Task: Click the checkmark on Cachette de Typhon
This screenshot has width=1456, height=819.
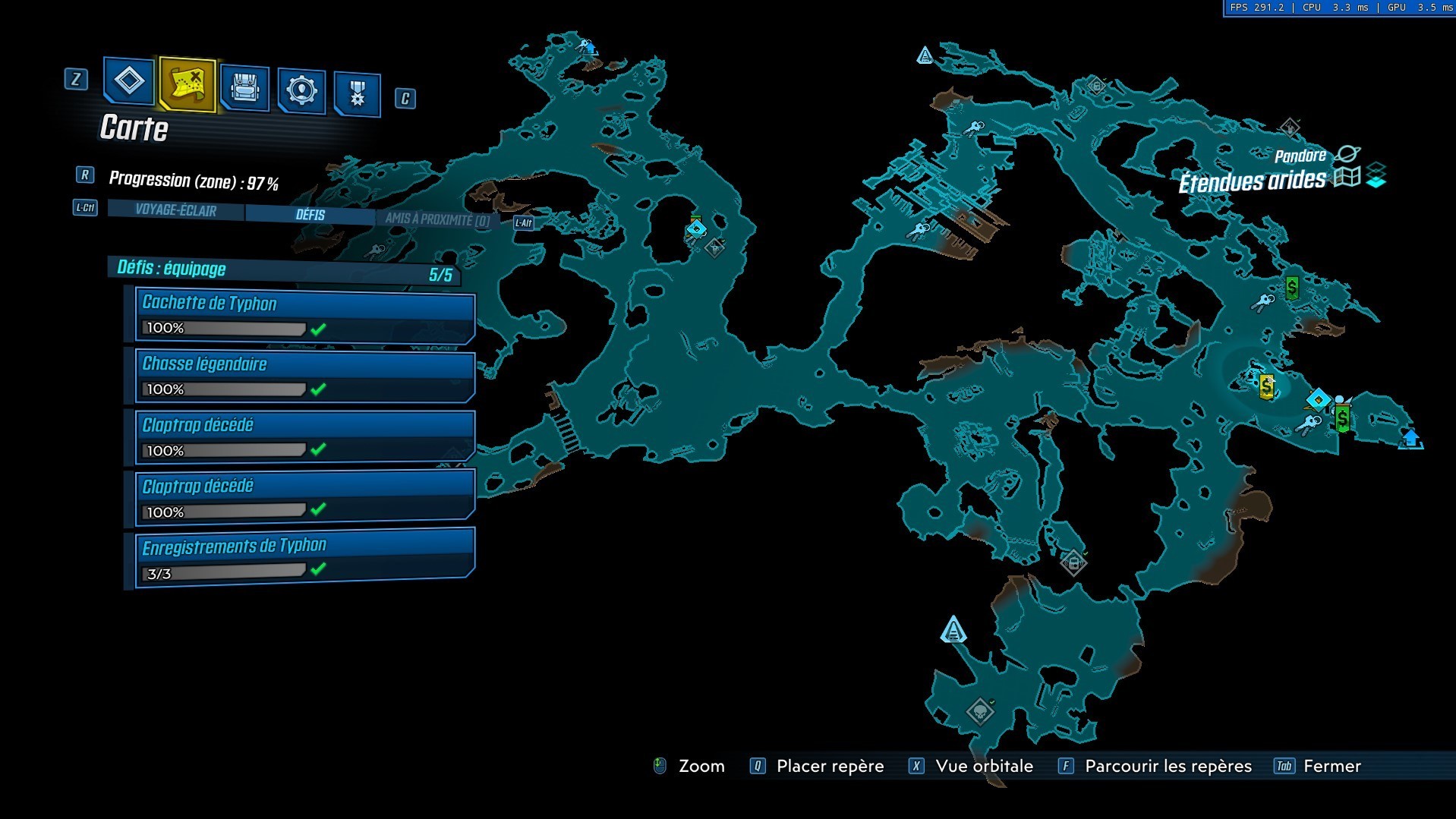Action: (x=318, y=328)
